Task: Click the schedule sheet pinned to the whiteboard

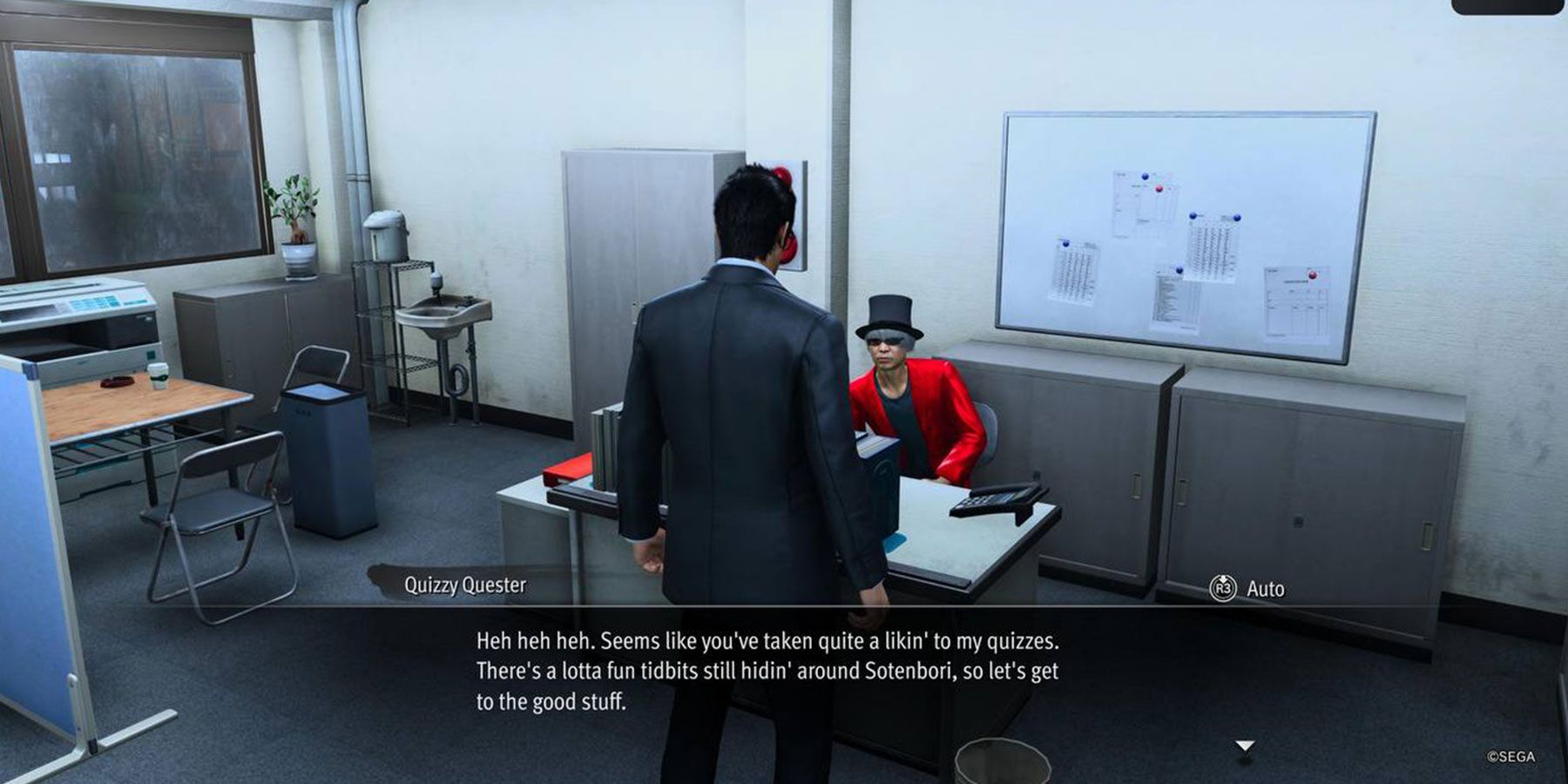Action: coord(1296,301)
